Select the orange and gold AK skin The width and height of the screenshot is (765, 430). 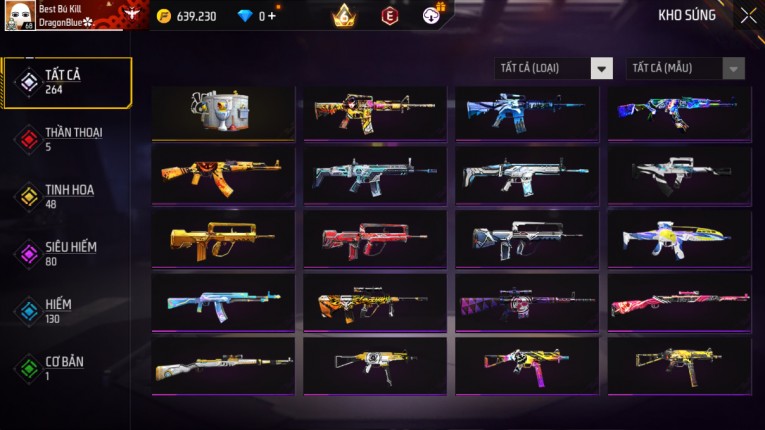[223, 175]
